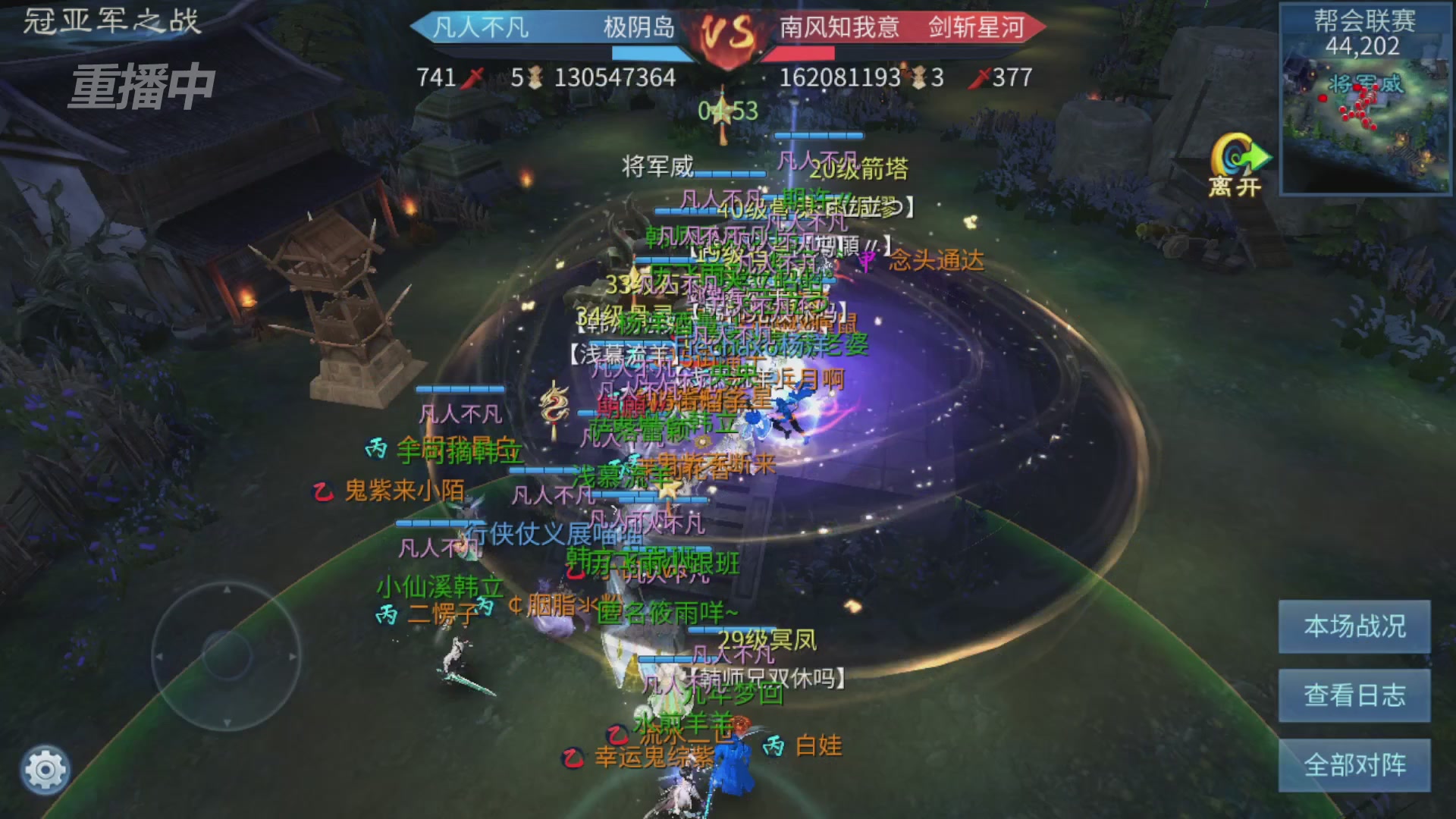This screenshot has width=1456, height=819.
Task: Click the tower icon next to score 130547364
Action: (x=536, y=77)
